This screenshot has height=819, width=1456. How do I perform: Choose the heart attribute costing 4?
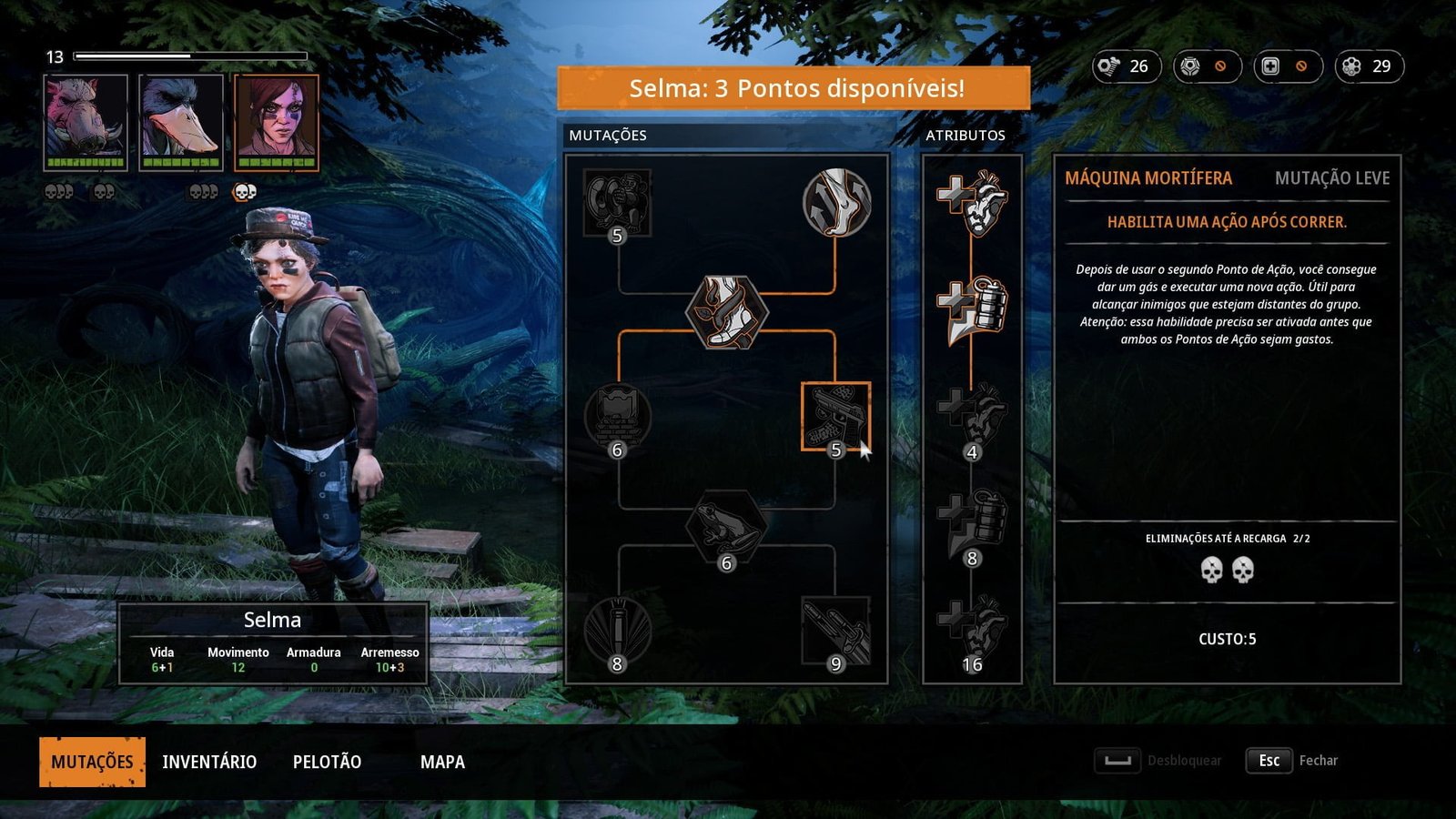click(x=972, y=417)
